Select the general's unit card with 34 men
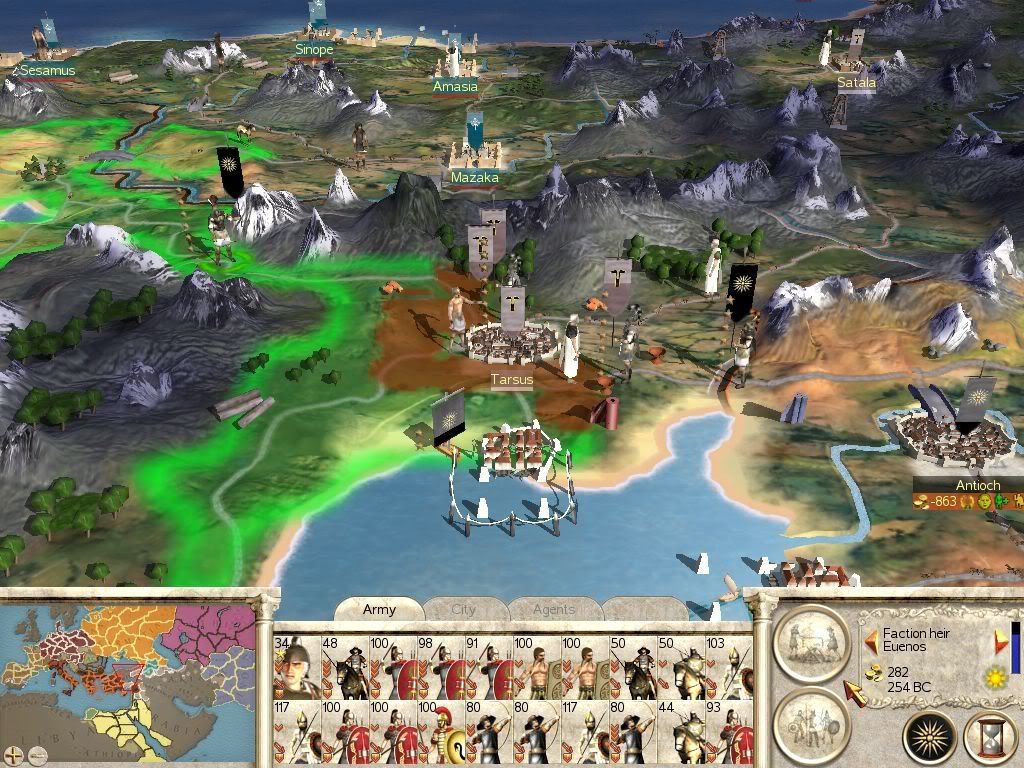The height and width of the screenshot is (768, 1024). tap(296, 666)
